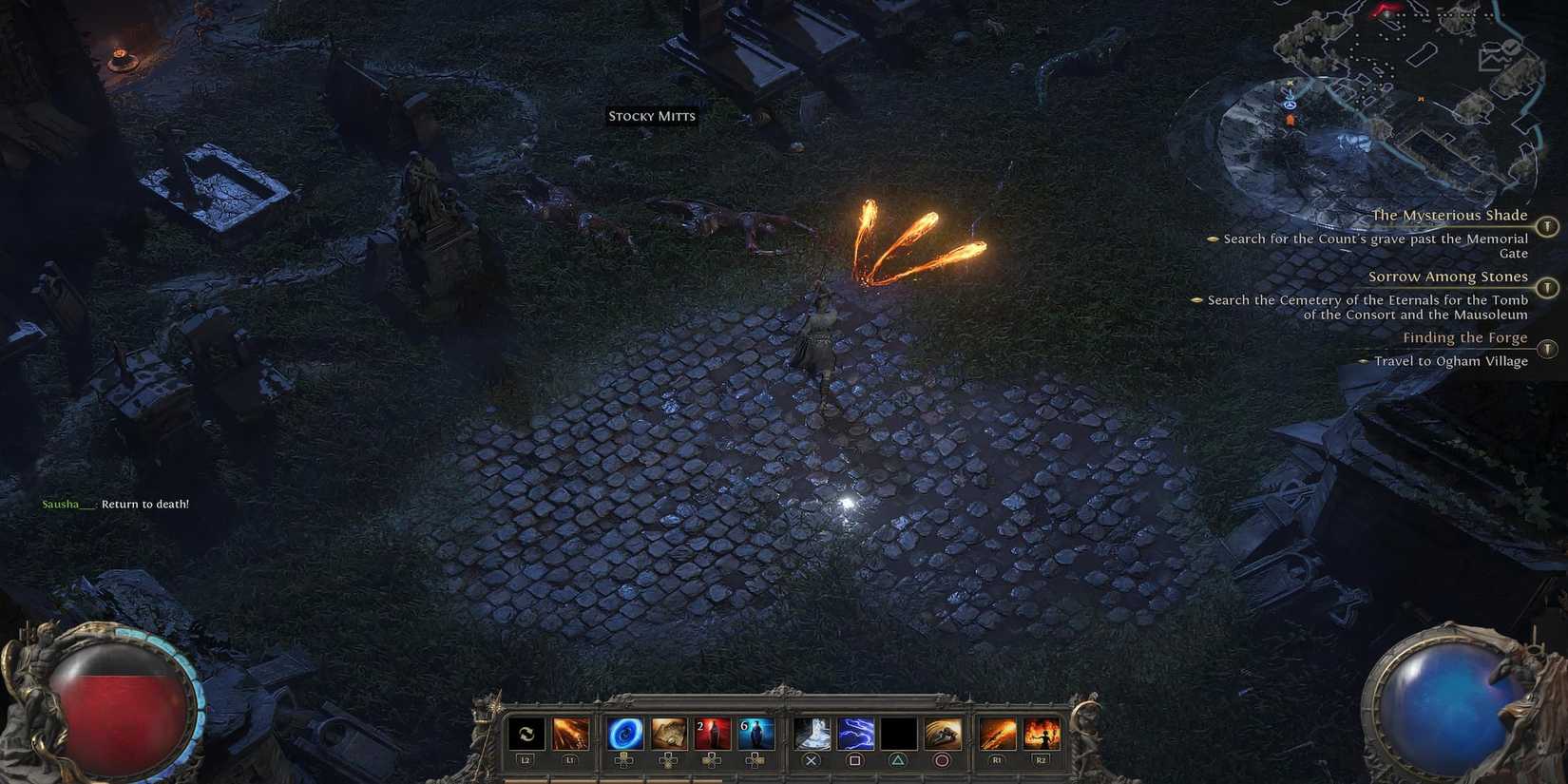The width and height of the screenshot is (1568, 784).
Task: Click the orange NPC marker on the minimap
Action: pyautogui.click(x=1290, y=120)
